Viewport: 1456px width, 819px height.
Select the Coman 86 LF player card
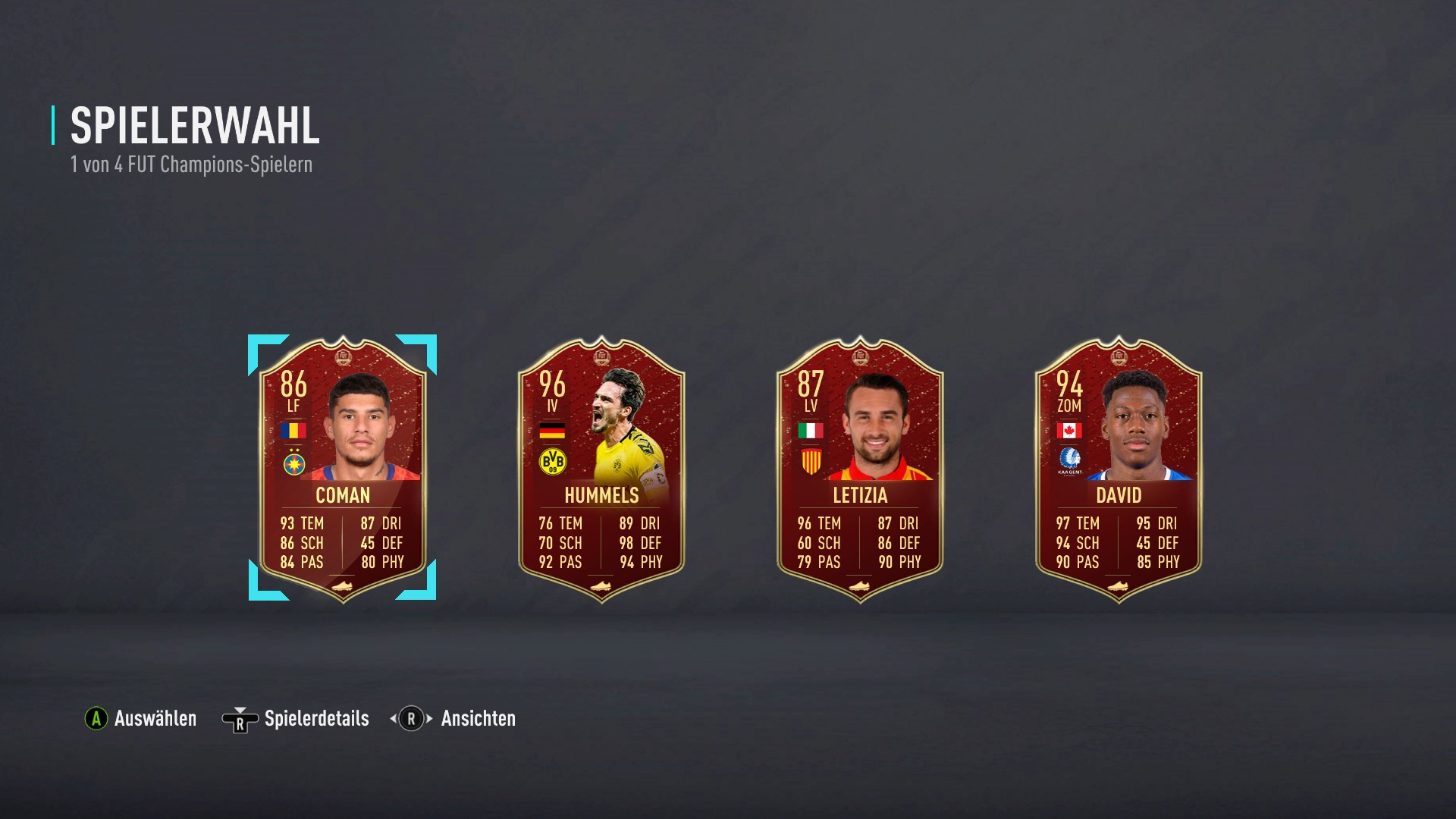click(x=343, y=468)
